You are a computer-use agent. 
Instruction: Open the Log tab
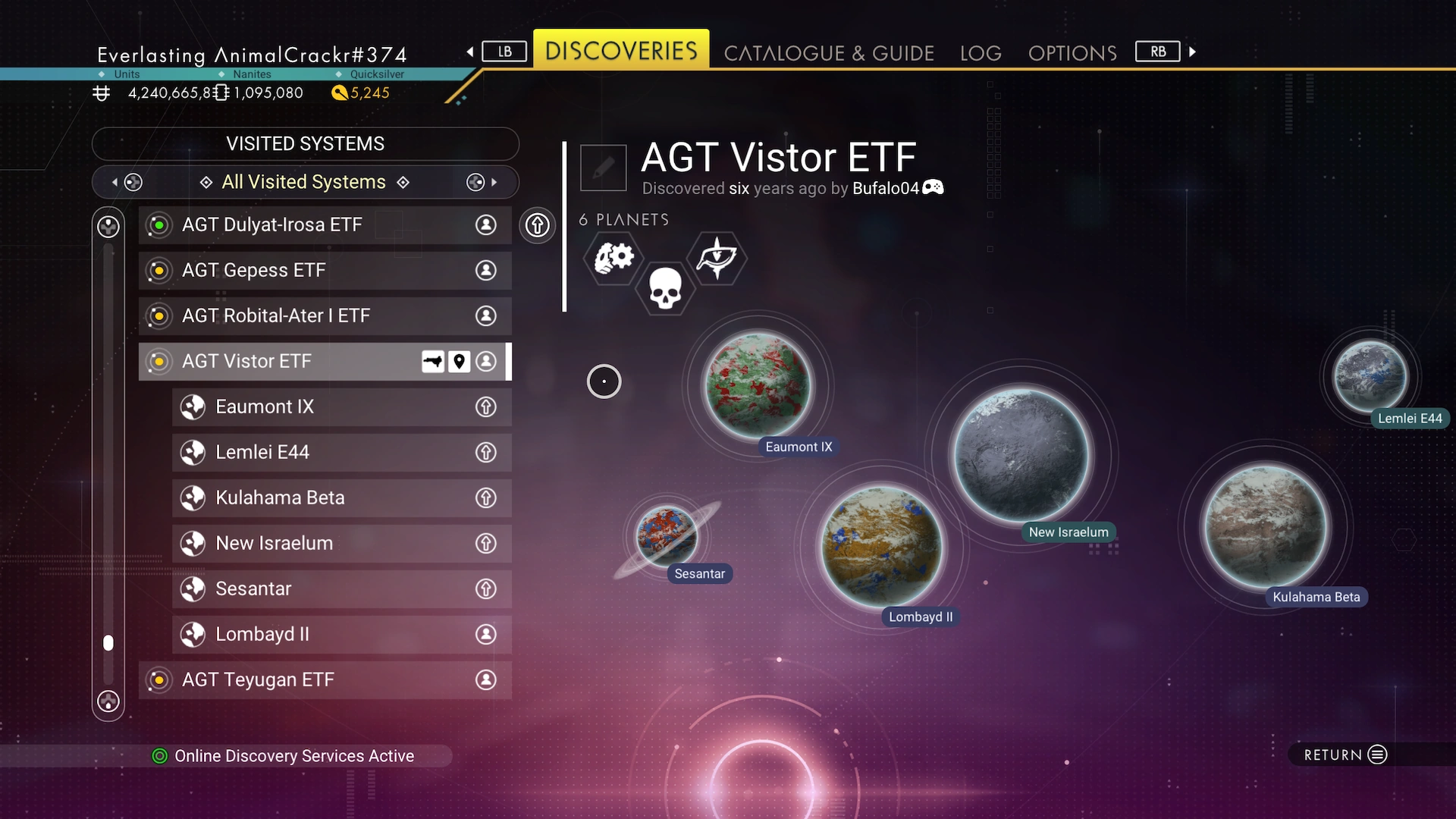tap(980, 53)
